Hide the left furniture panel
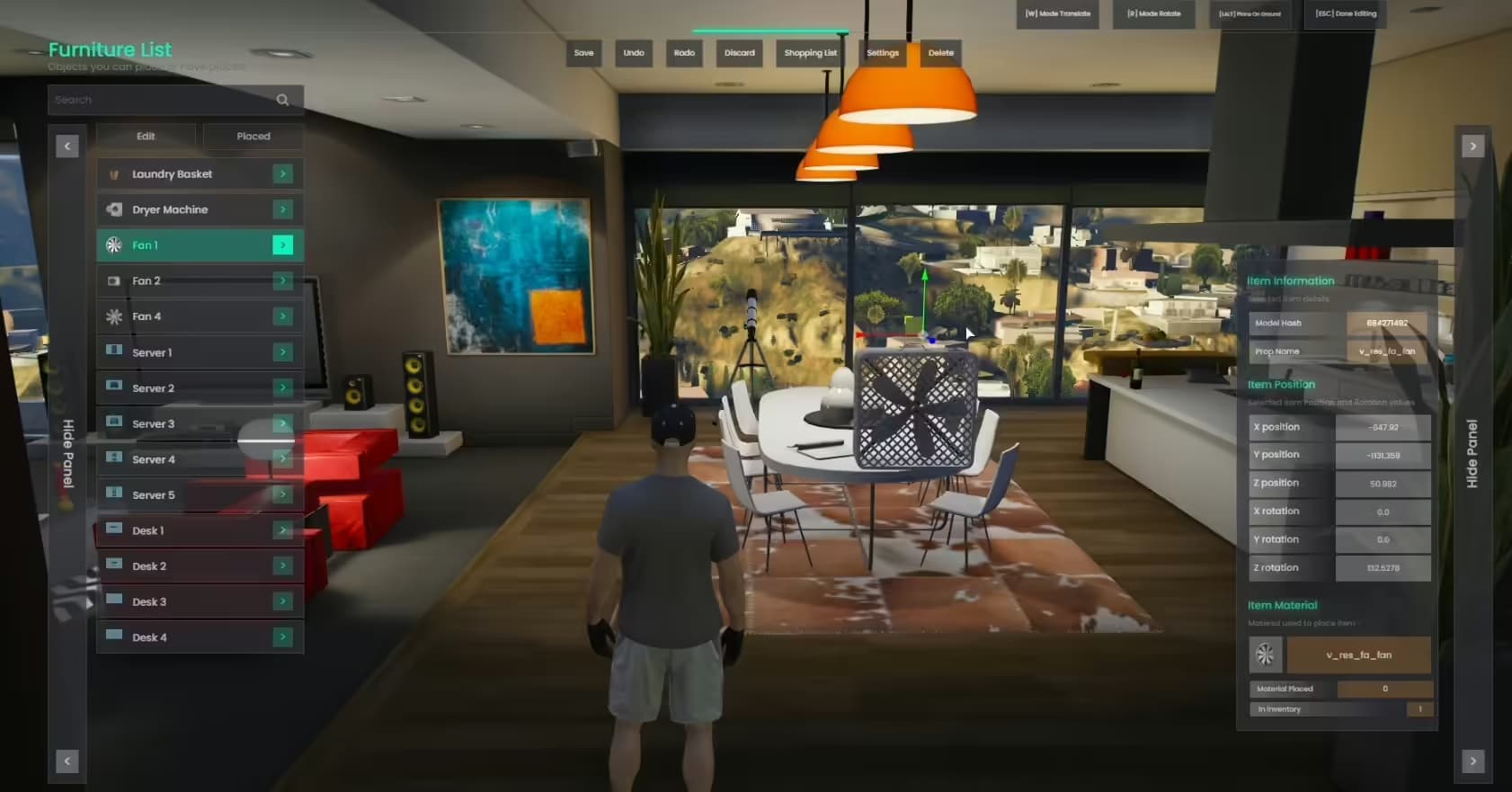This screenshot has width=1512, height=792. pos(67,454)
